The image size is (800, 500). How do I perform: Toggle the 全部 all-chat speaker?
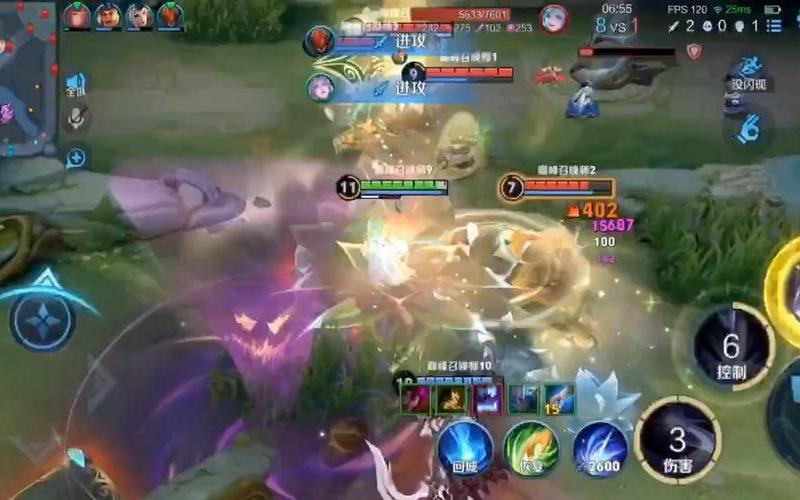pos(77,84)
